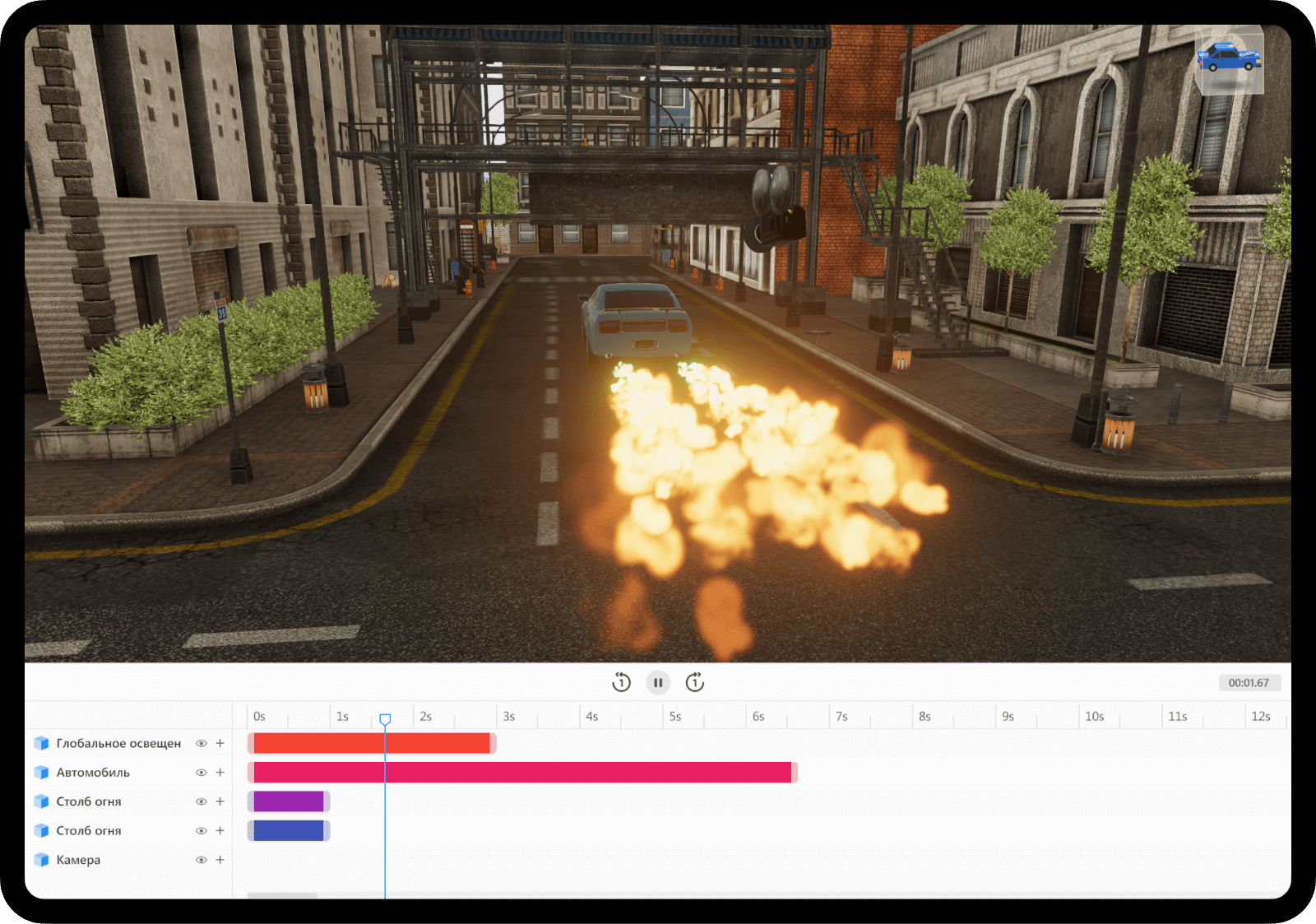Select the pink Автомобиль timeline clip
This screenshot has height=924, width=1316.
[x=521, y=773]
